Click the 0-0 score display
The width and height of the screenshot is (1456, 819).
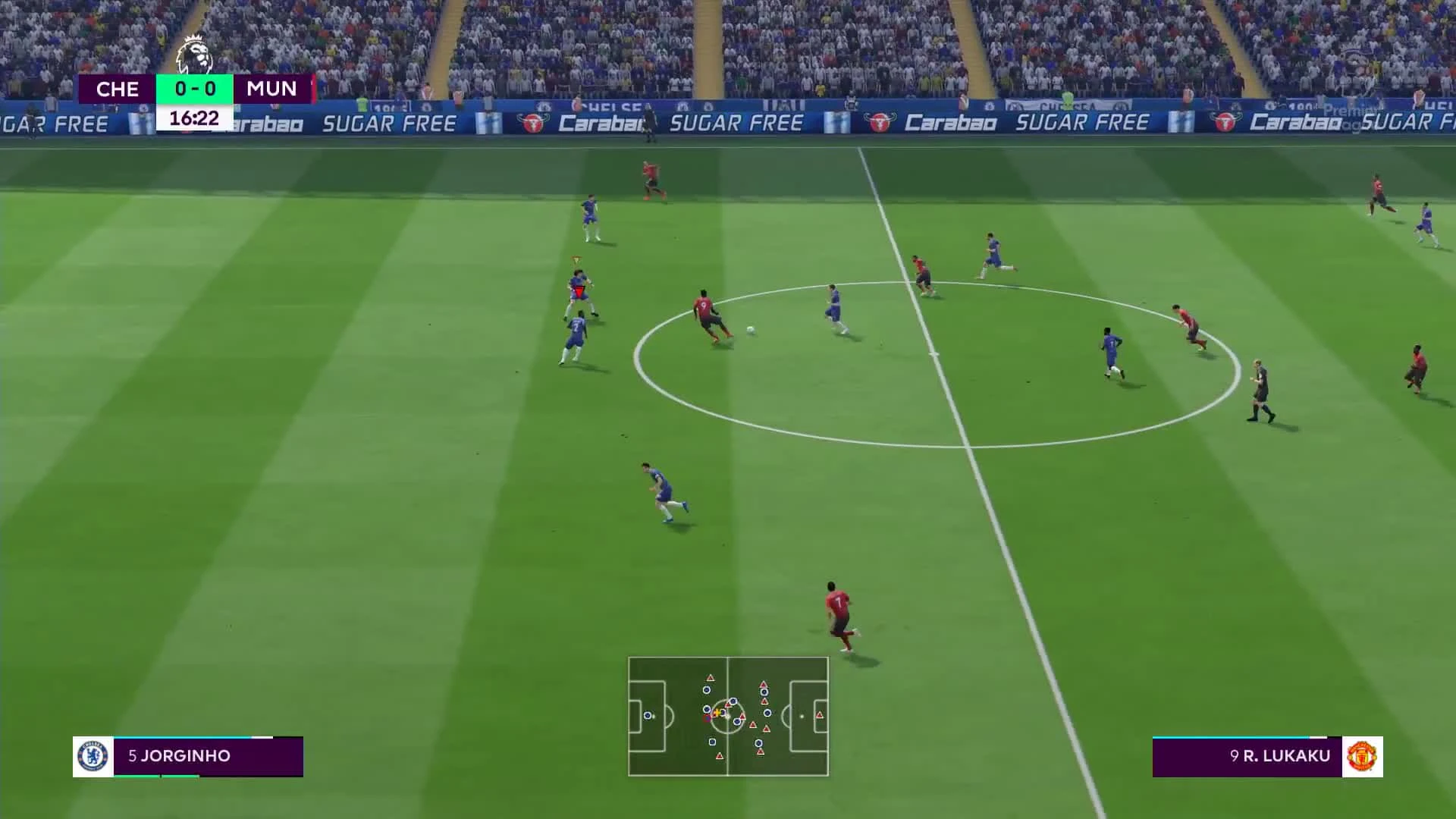point(193,89)
